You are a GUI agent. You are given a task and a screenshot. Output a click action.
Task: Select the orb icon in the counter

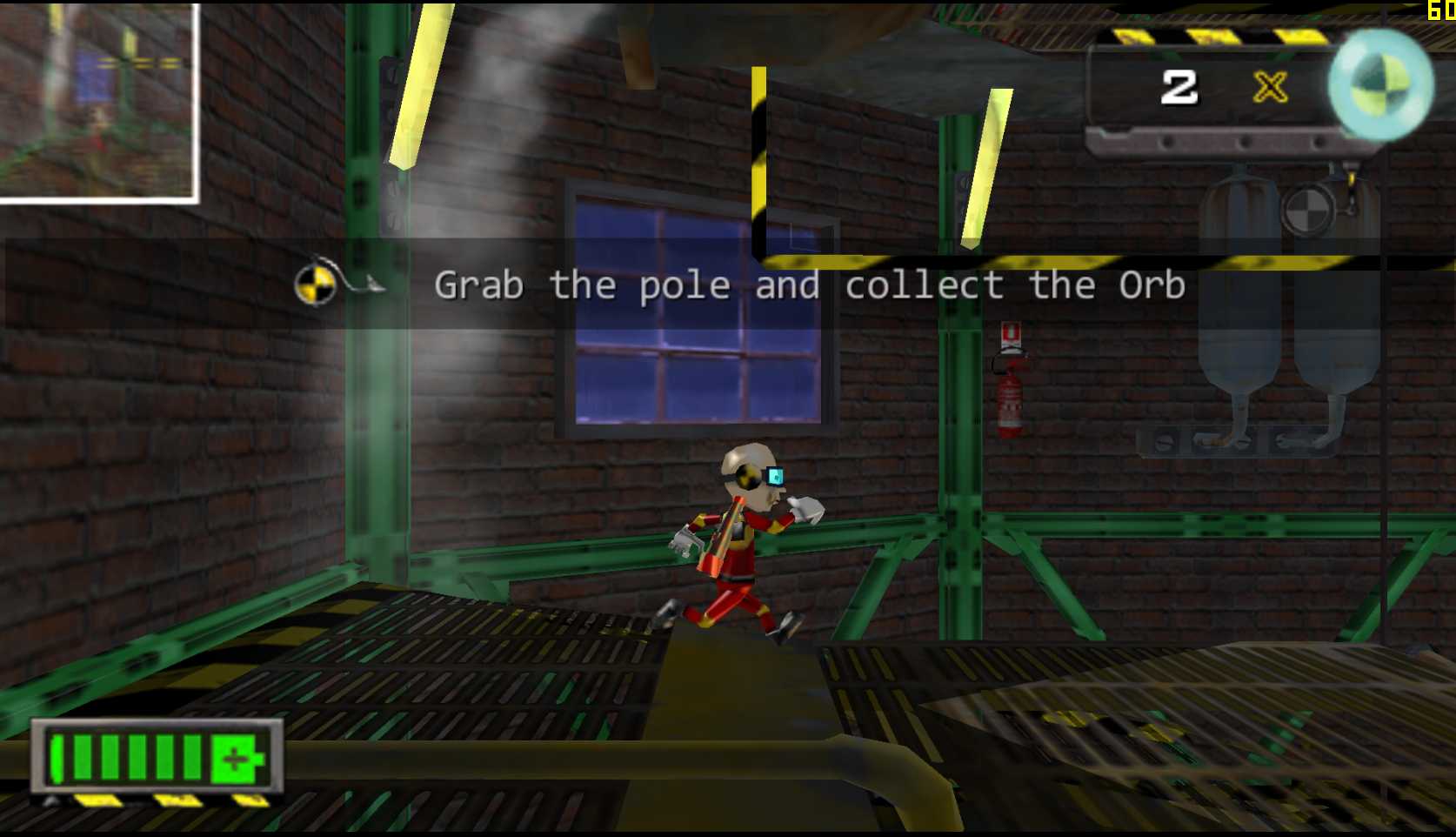[x=1379, y=84]
